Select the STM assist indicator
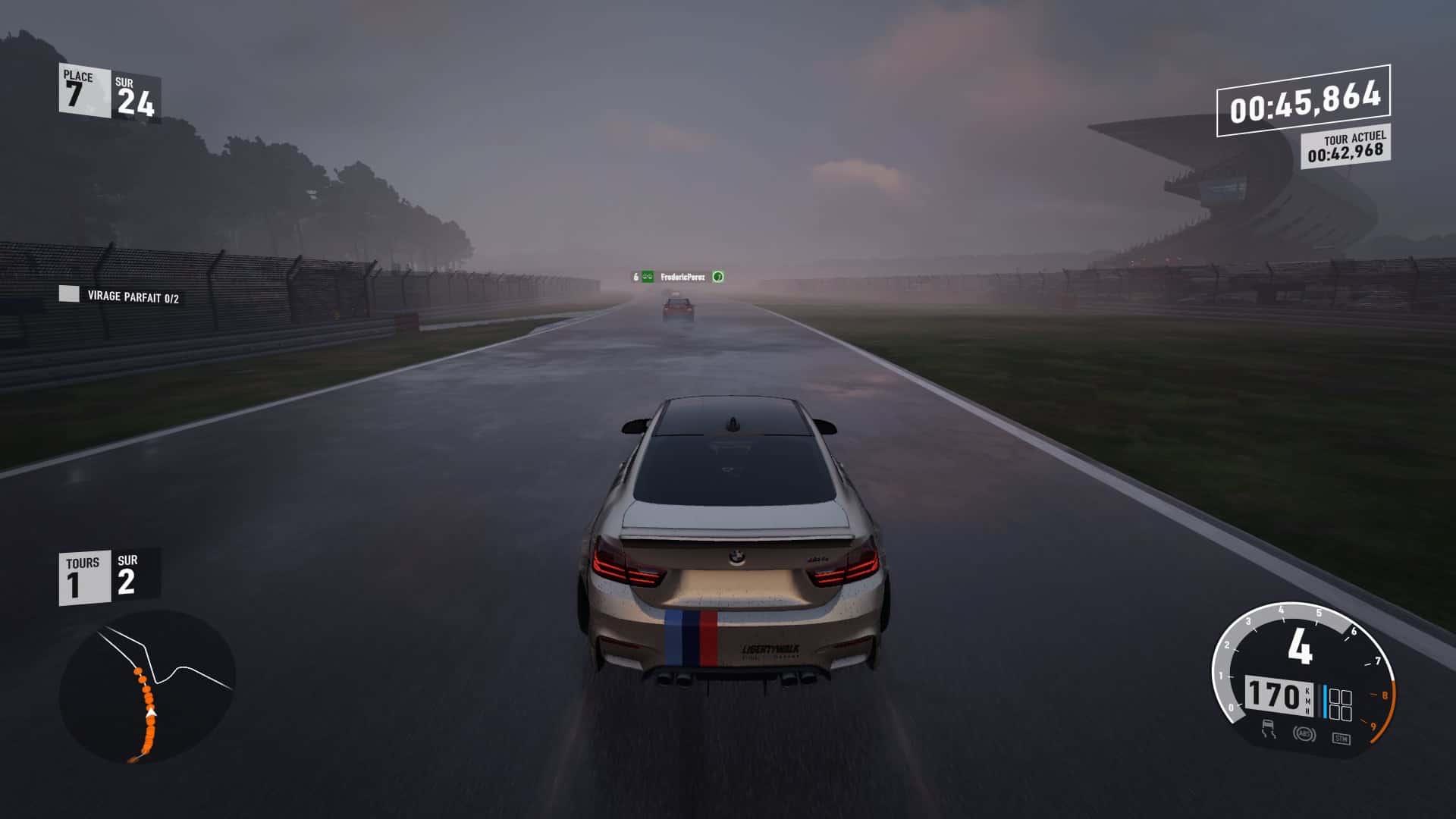The image size is (1456, 819). click(x=1340, y=737)
